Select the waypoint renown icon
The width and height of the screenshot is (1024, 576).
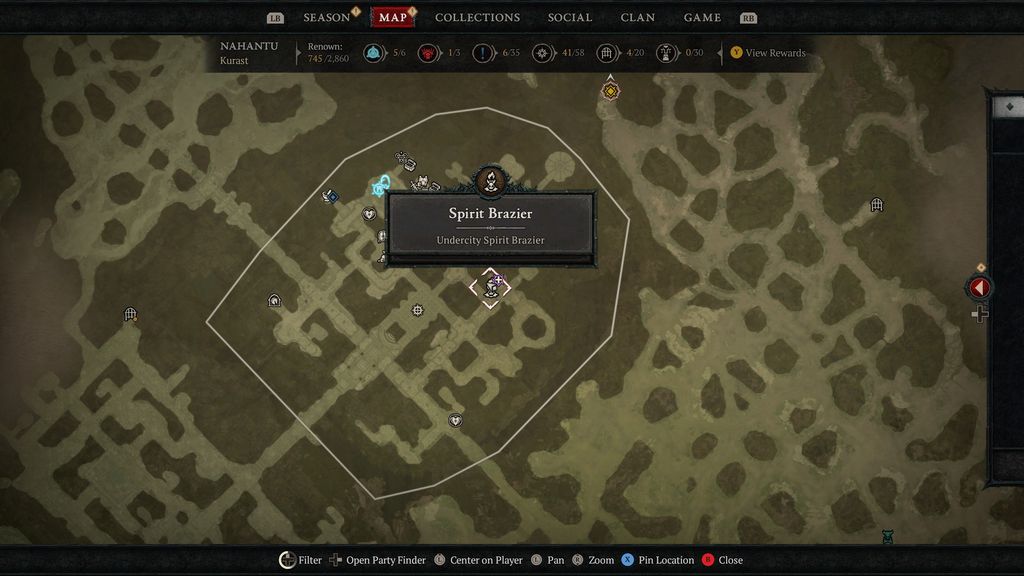(376, 53)
